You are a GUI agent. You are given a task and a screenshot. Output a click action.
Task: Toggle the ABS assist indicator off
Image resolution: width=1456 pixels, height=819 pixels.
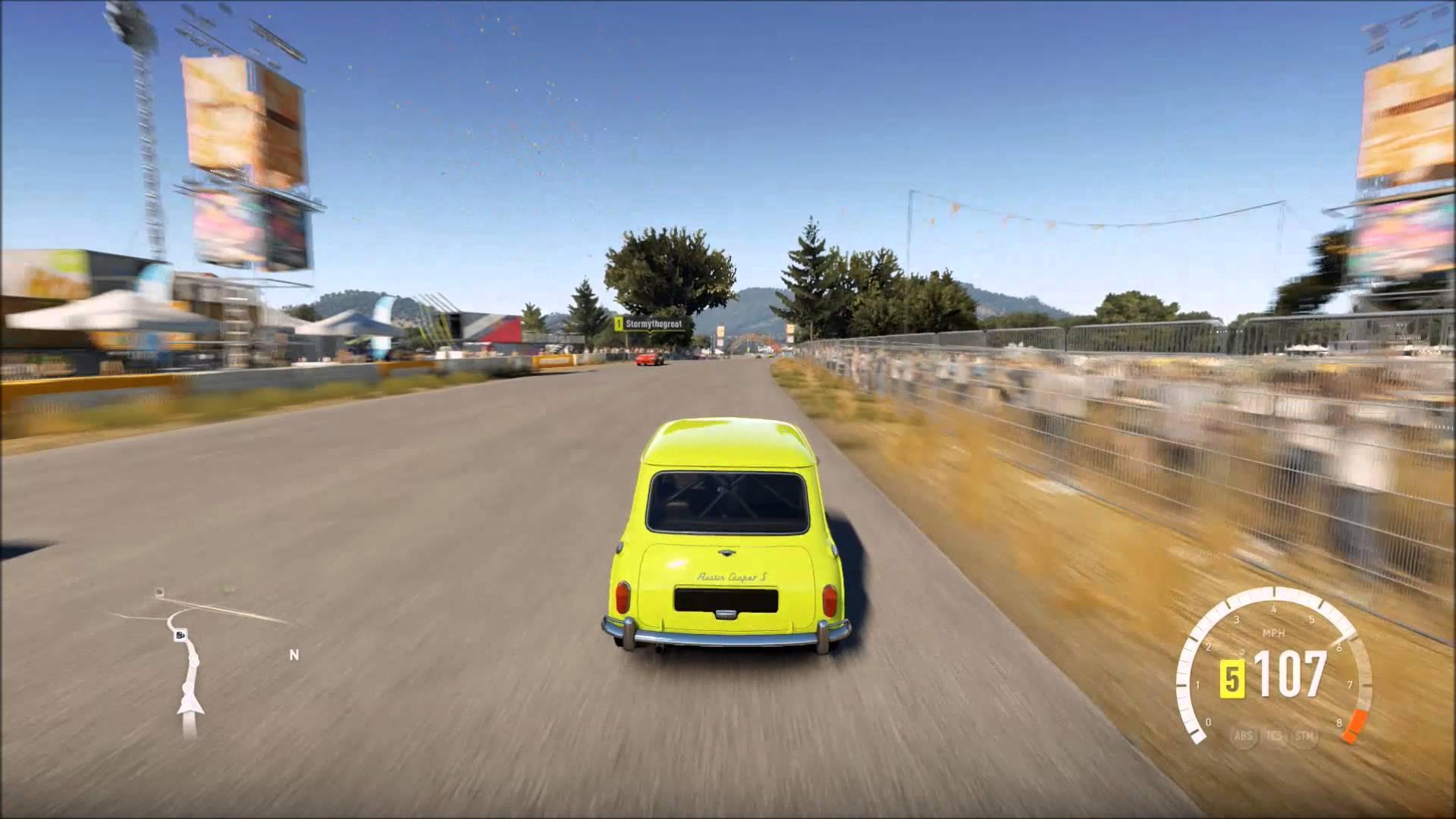[x=1244, y=734]
